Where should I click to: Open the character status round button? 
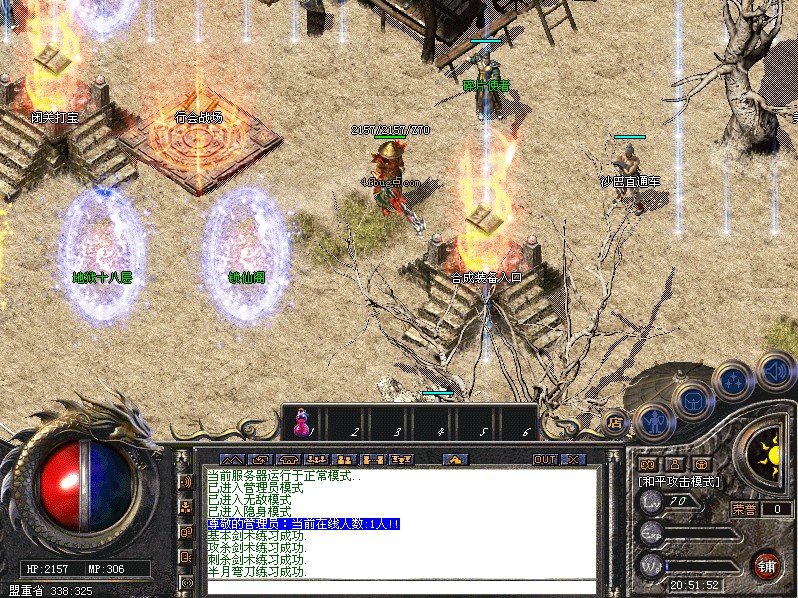tap(653, 422)
